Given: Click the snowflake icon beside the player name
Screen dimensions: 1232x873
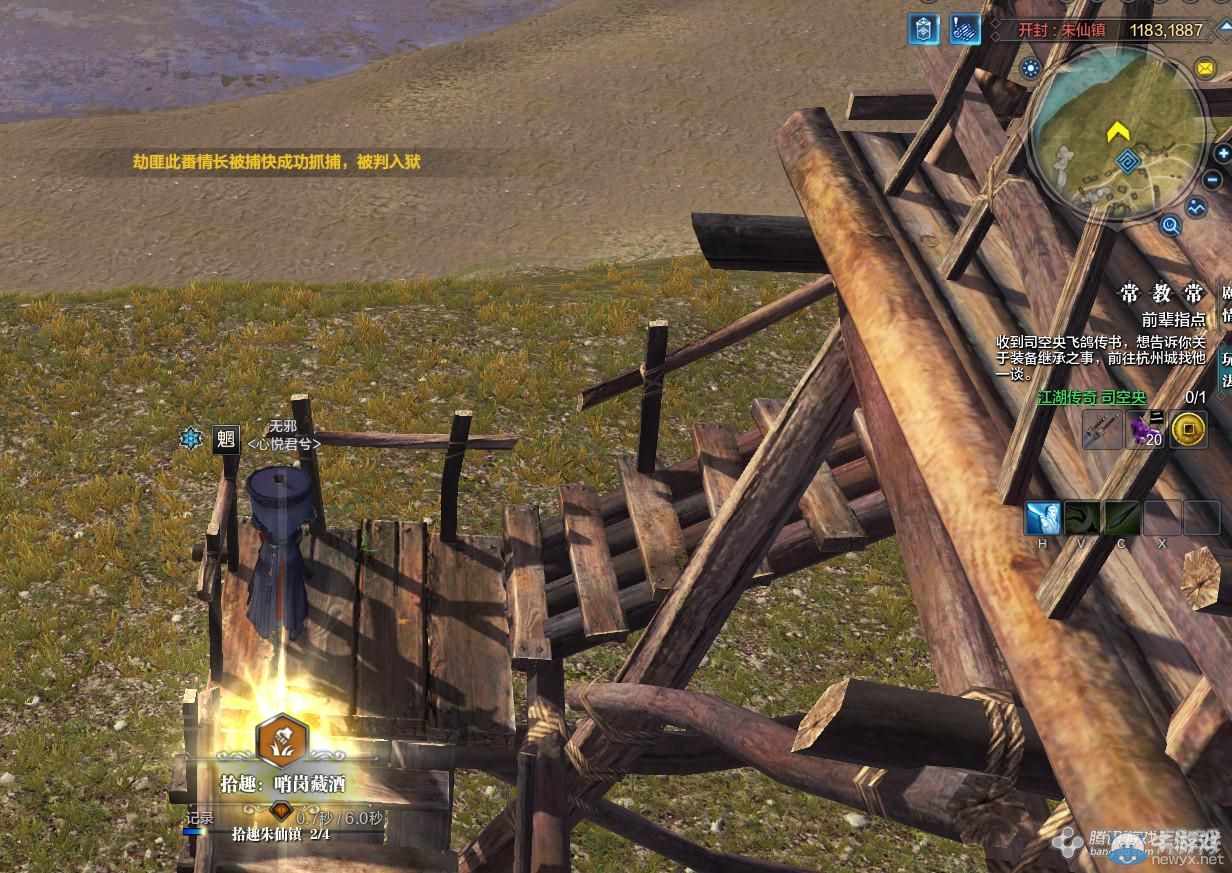Looking at the screenshot, I should [x=190, y=438].
